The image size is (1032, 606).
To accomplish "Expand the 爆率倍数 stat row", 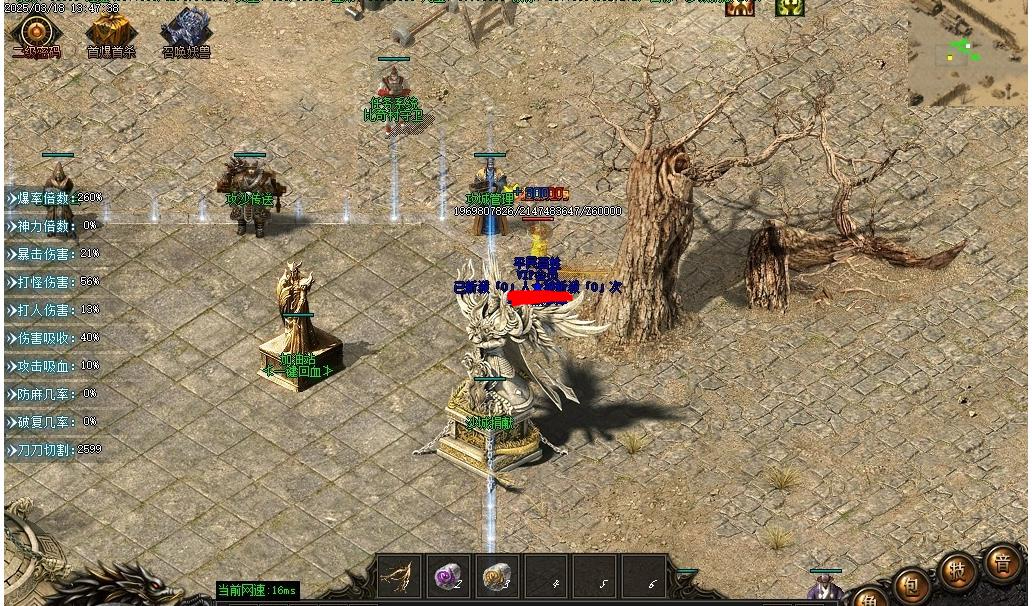I will pos(56,198).
